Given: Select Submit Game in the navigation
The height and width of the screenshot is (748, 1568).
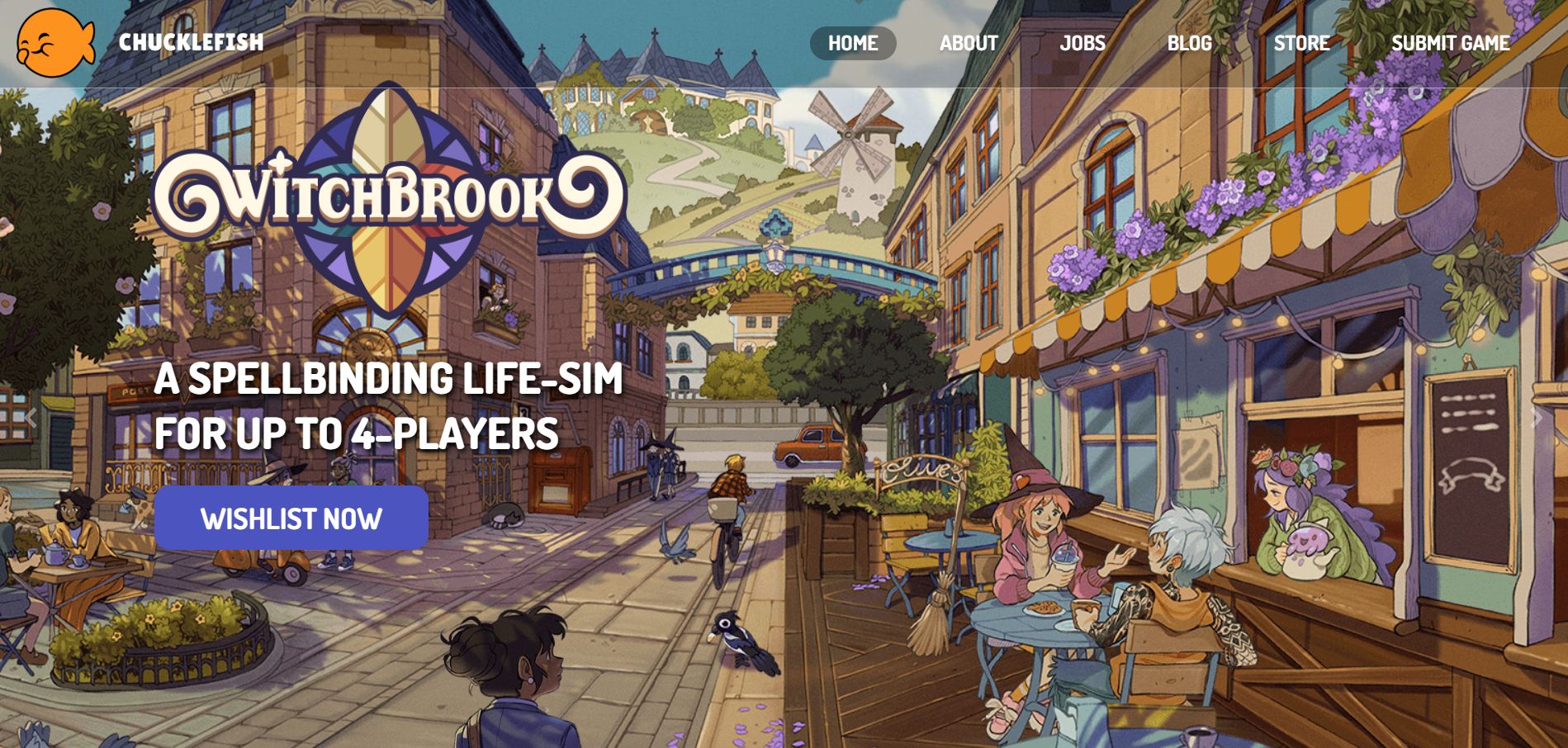Looking at the screenshot, I should pyautogui.click(x=1450, y=43).
